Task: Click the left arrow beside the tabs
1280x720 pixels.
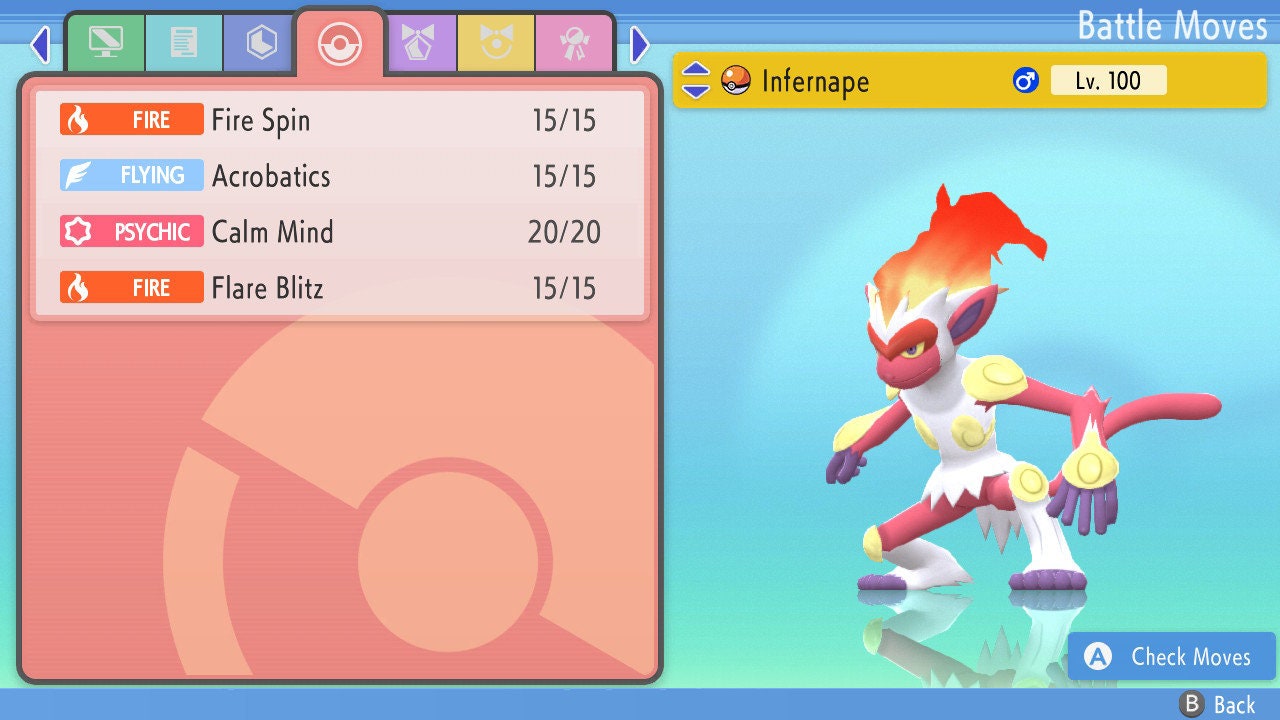Action: point(40,44)
